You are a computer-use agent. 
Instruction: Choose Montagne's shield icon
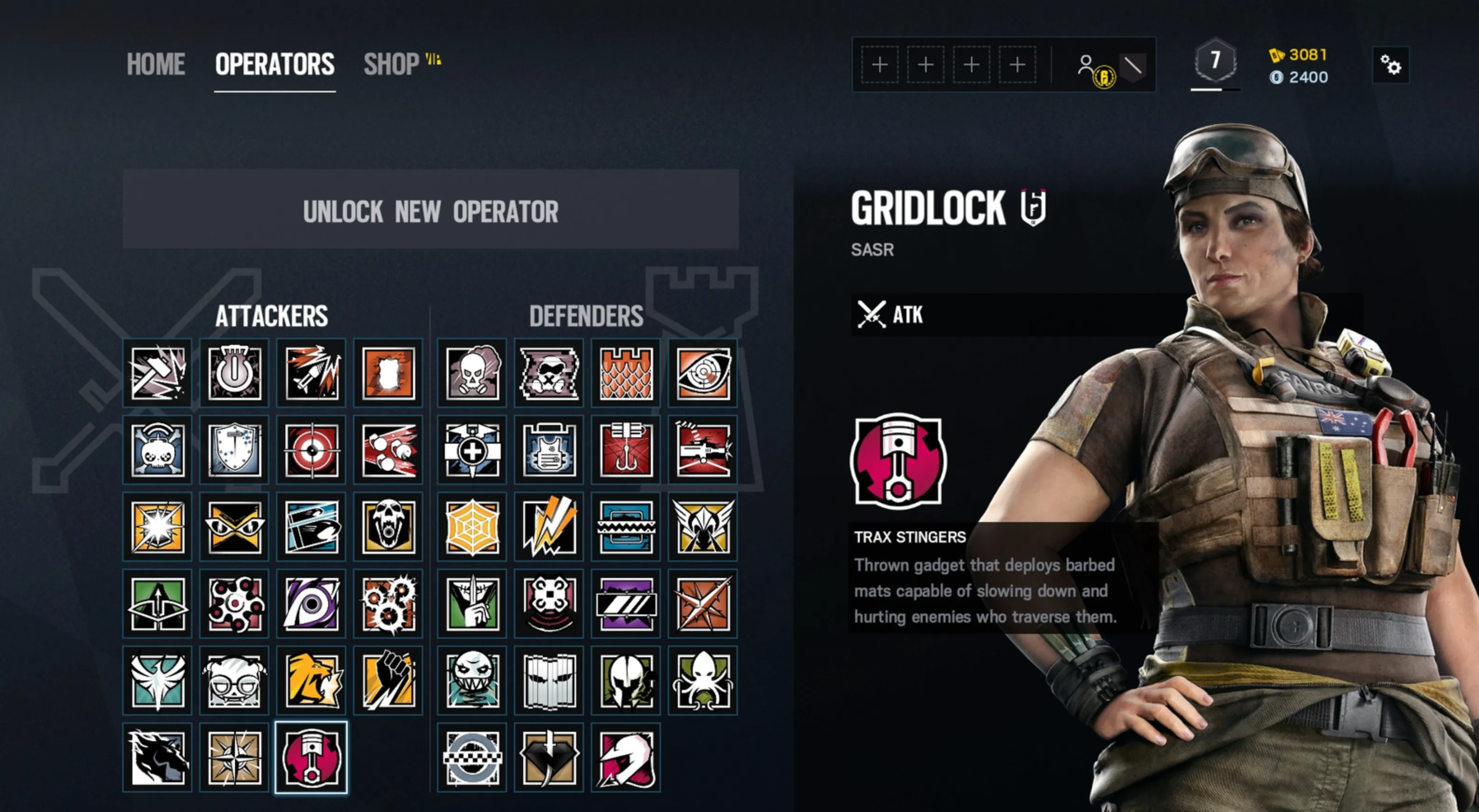[234, 450]
